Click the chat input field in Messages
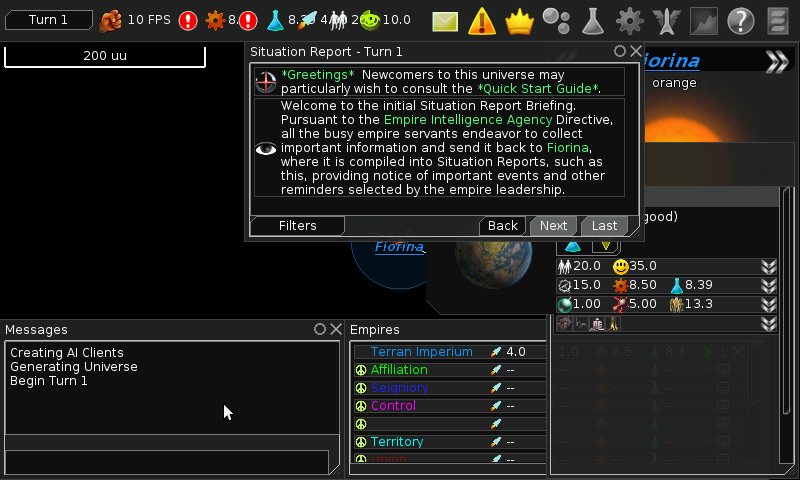This screenshot has height=480, width=800. [167, 462]
